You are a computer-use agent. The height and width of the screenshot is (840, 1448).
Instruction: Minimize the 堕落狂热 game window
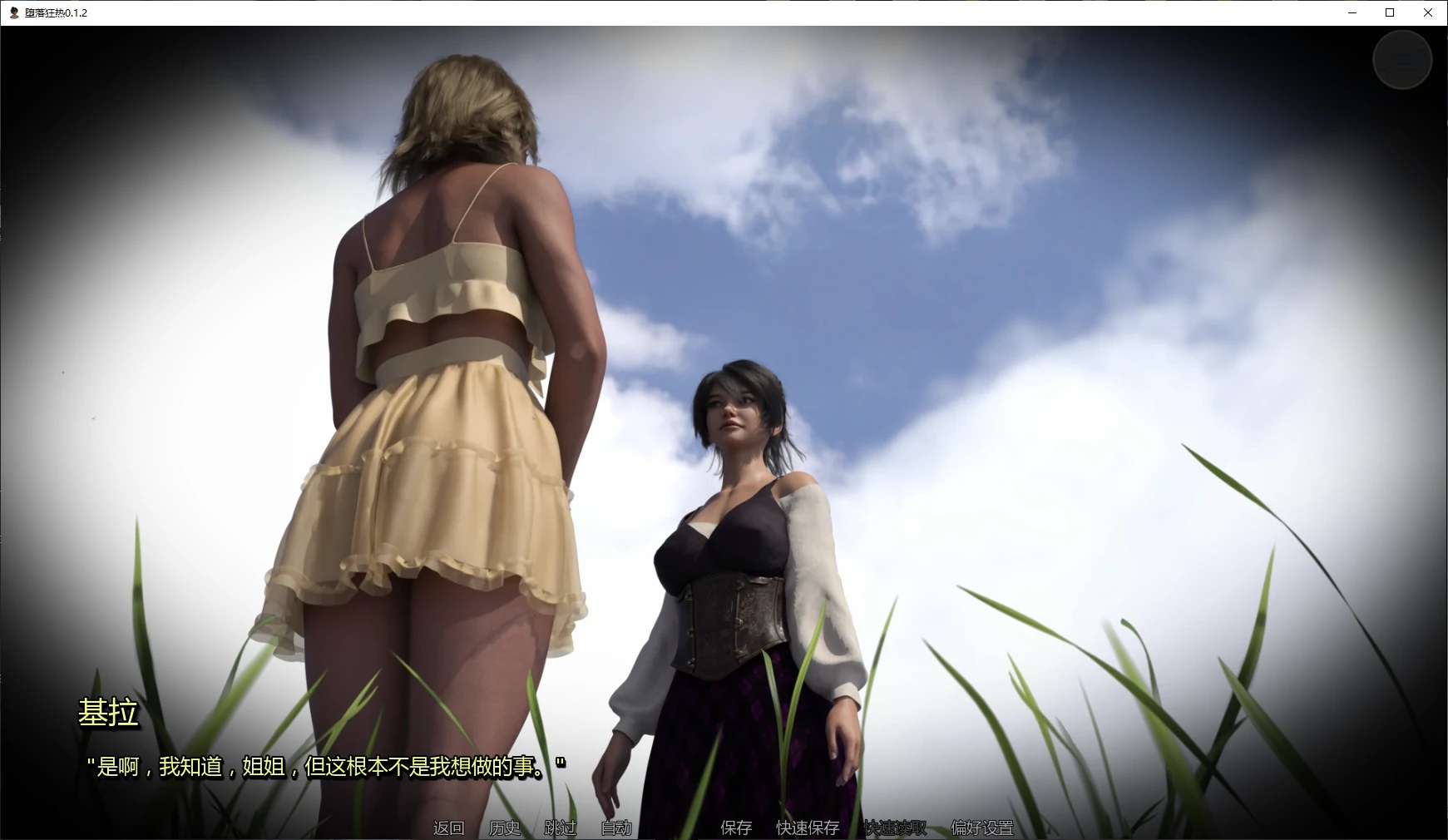pyautogui.click(x=1352, y=12)
